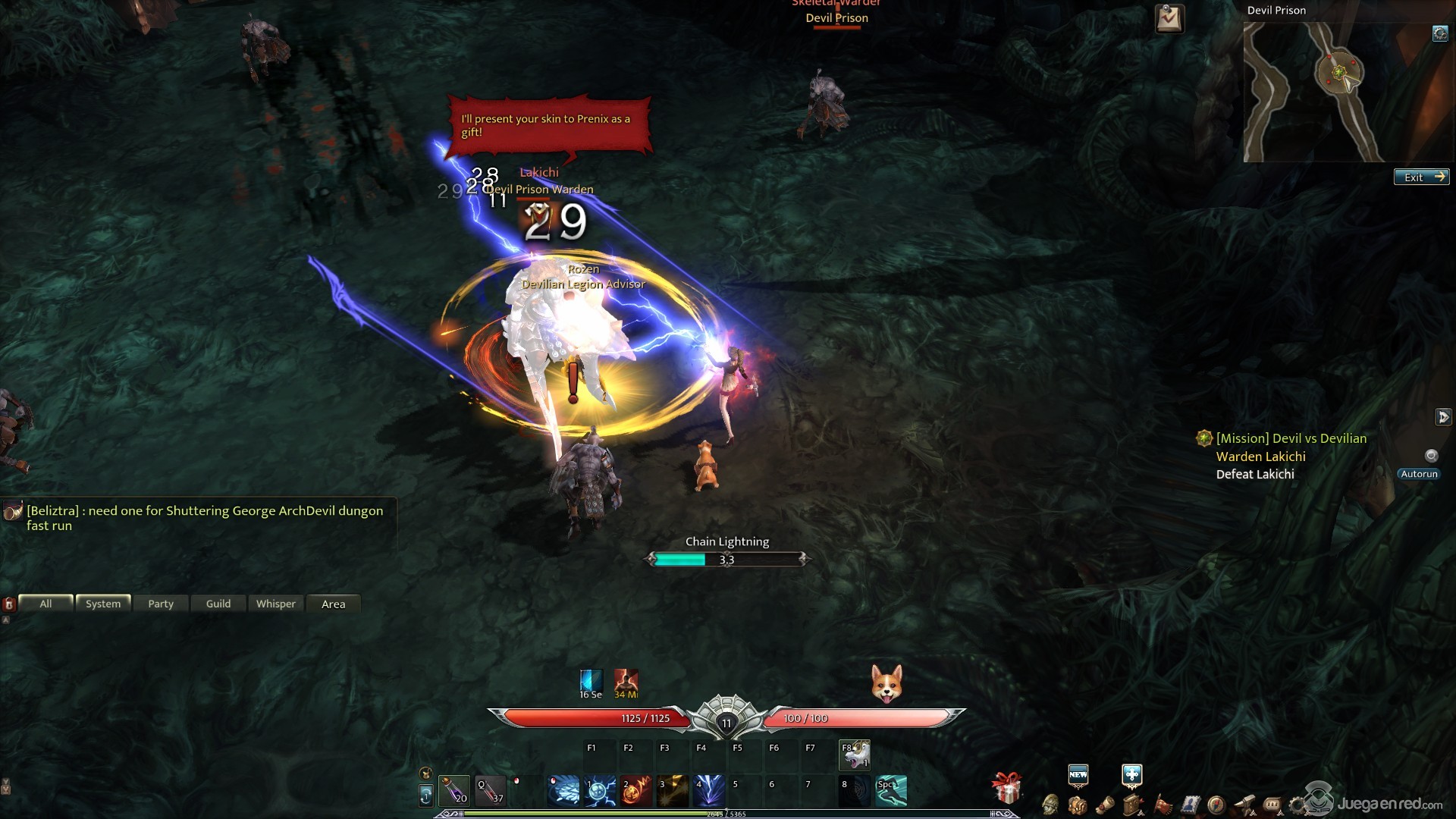1456x819 pixels.
Task: Use the red vial on Q slot
Action: [x=491, y=790]
